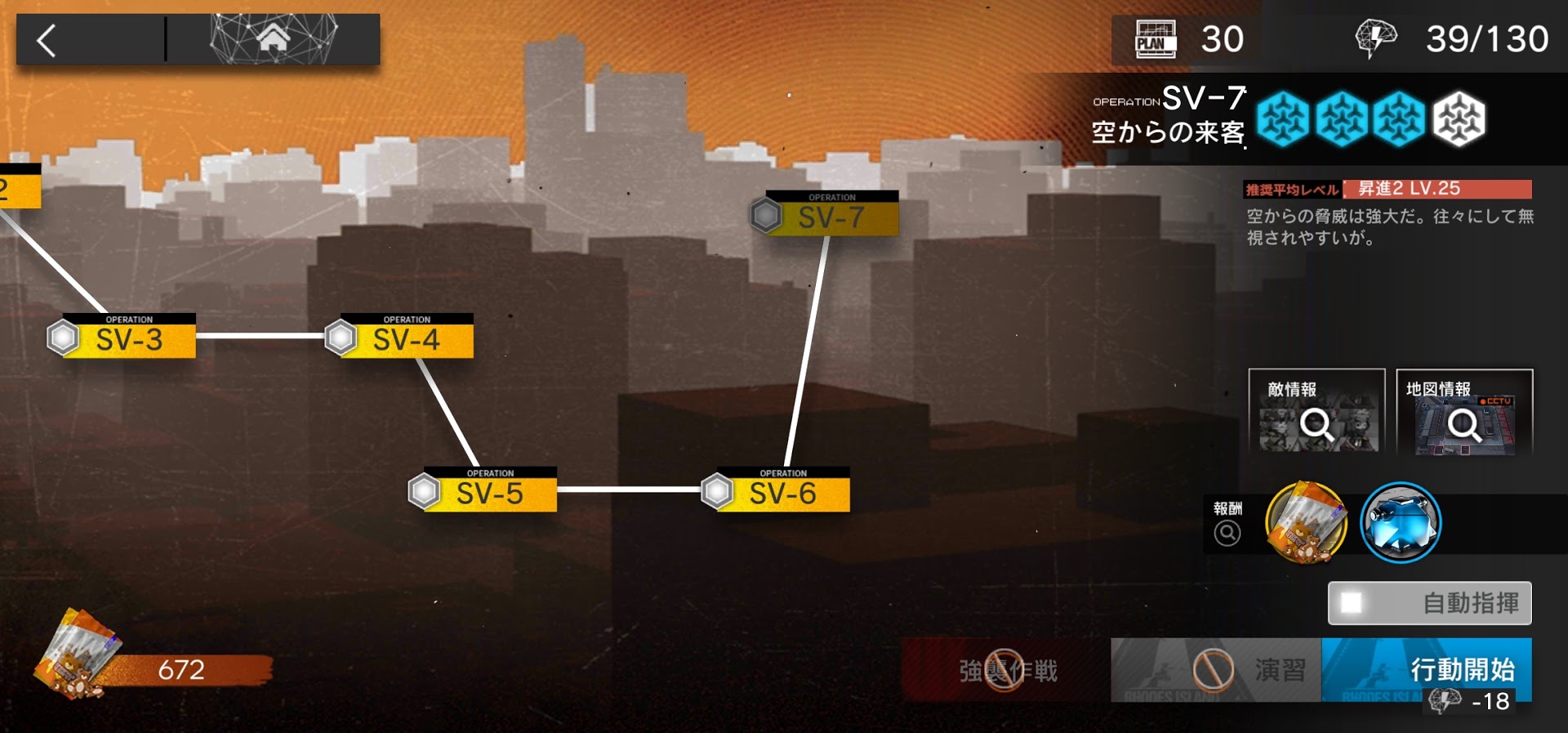Open the home navigation menu

pos(274,38)
